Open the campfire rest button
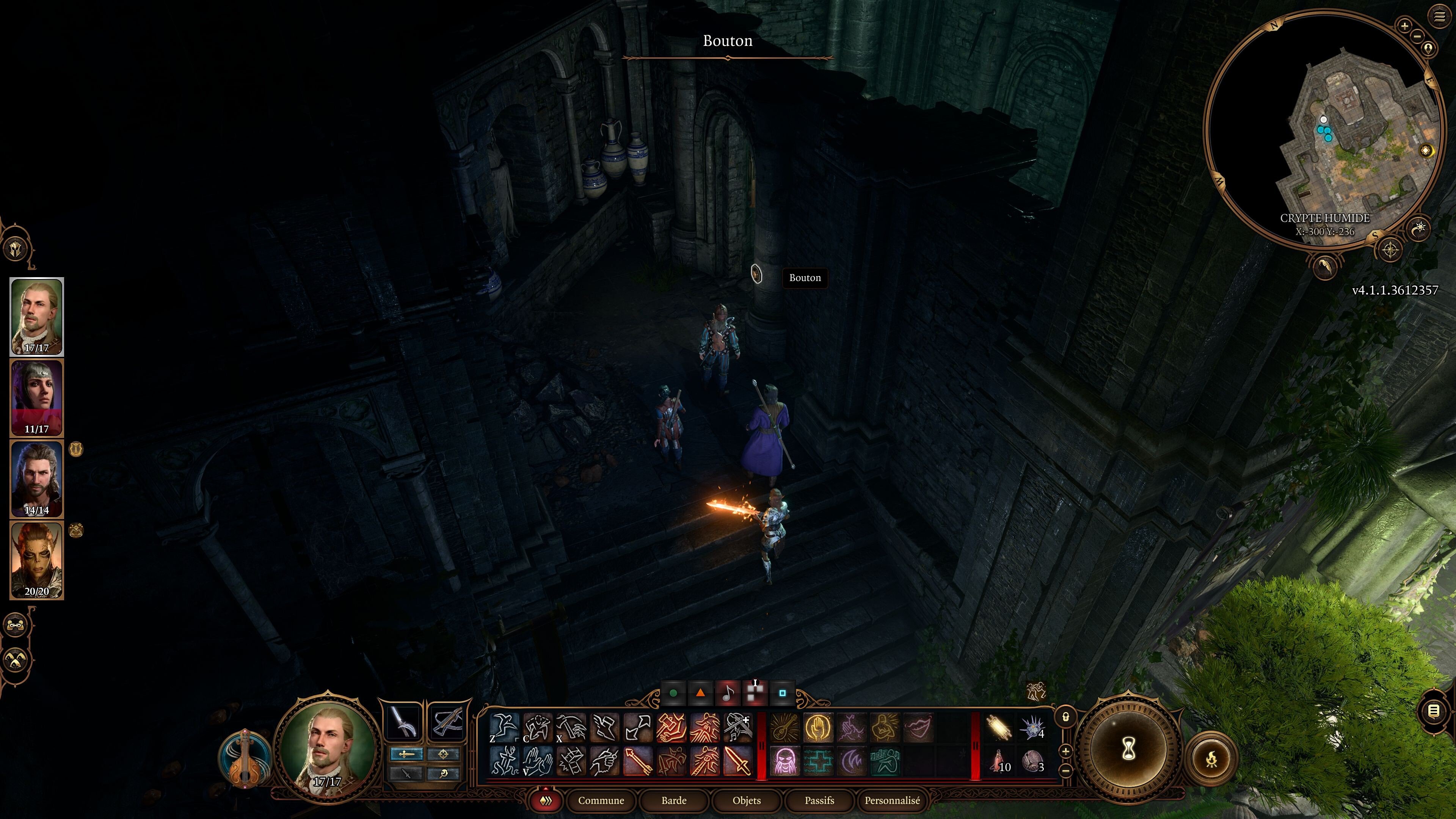This screenshot has height=819, width=1456. 1211,758
